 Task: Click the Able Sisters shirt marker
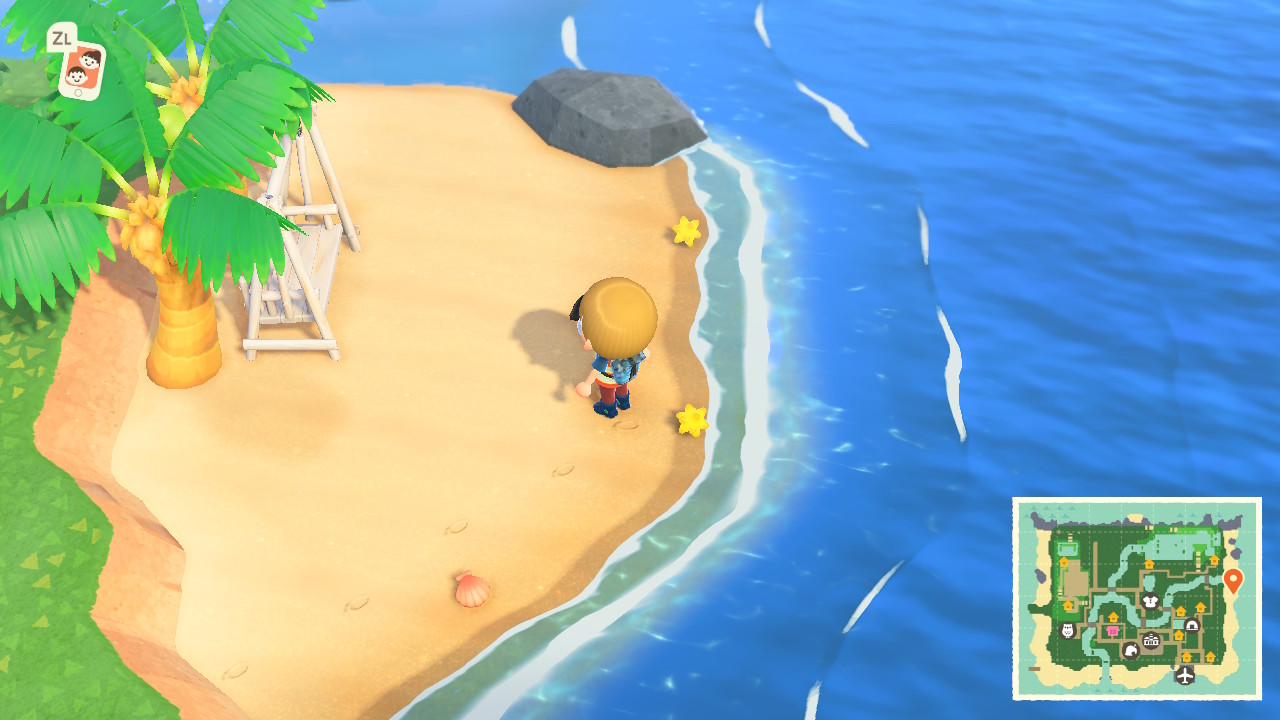point(1151,602)
